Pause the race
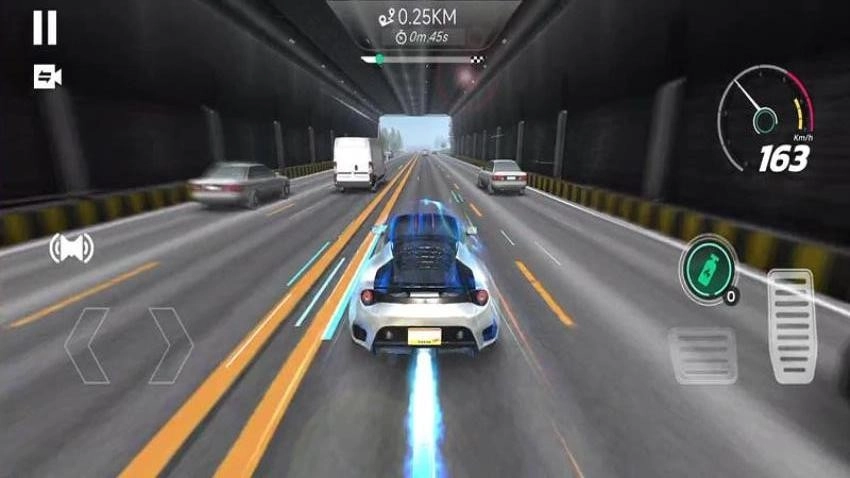 pos(45,28)
